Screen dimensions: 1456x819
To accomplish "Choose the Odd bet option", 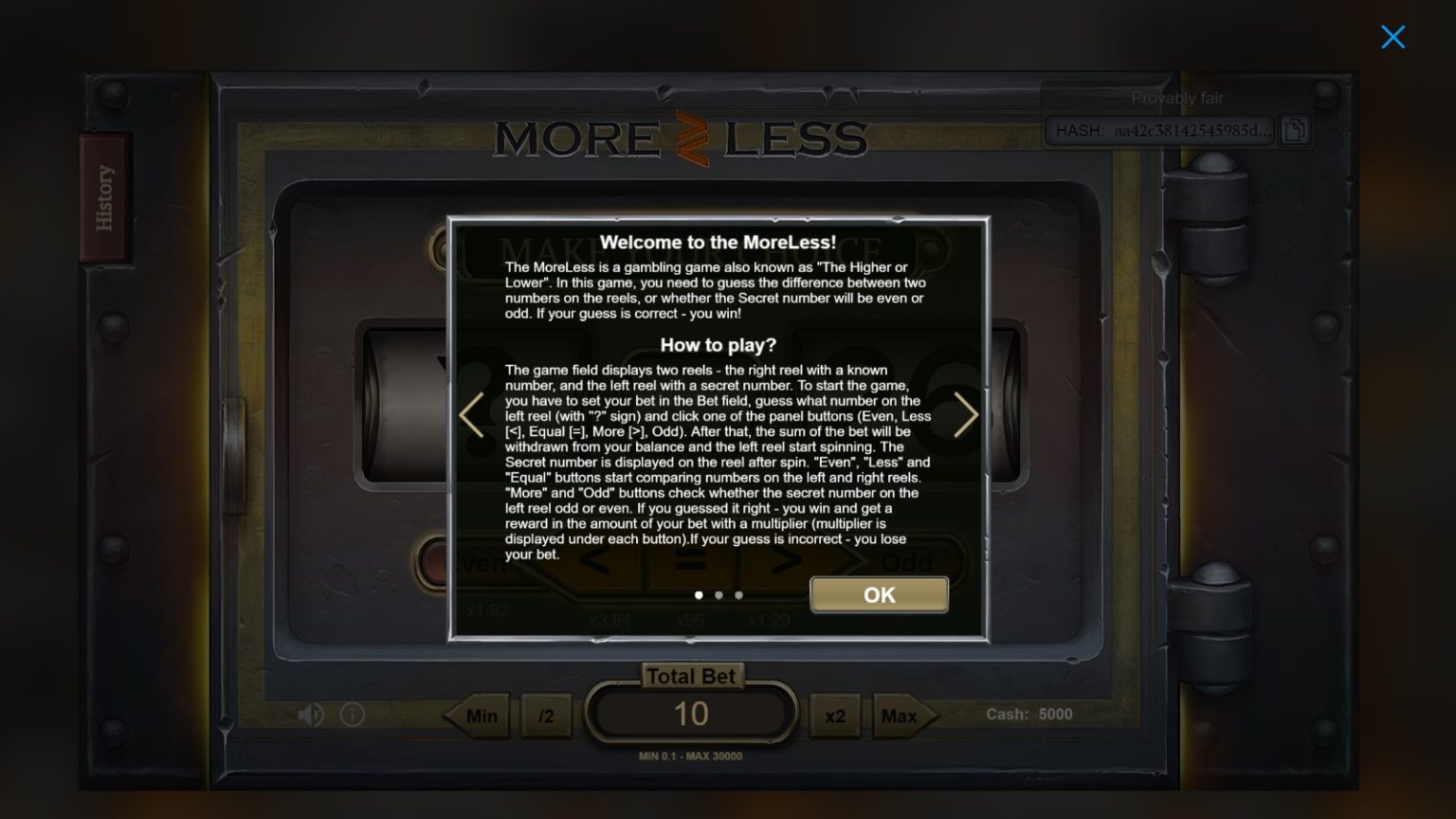I will click(905, 561).
